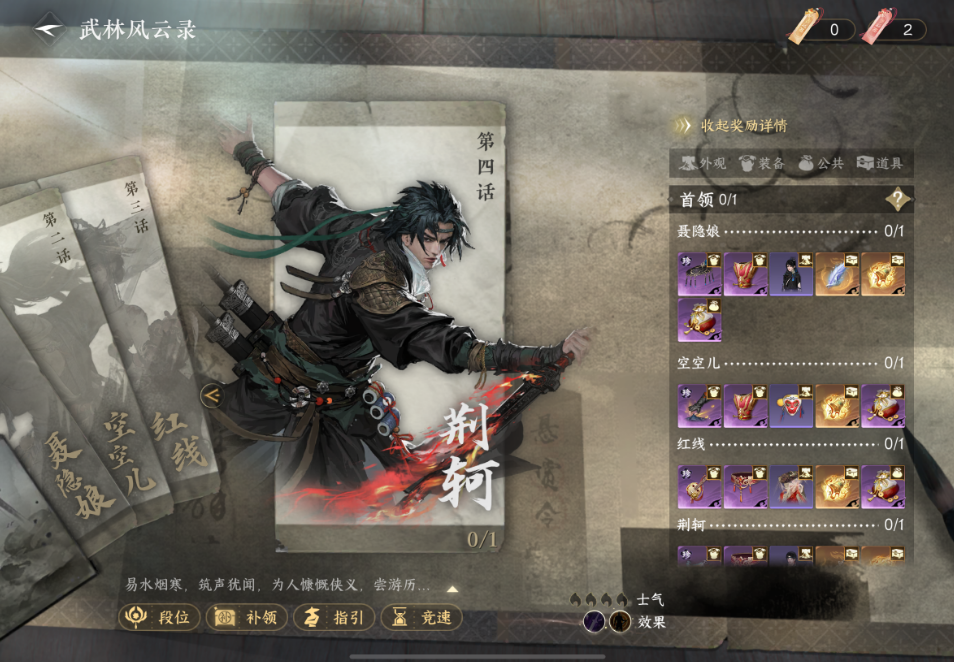Switch to the 公共 public tab
This screenshot has width=954, height=662.
pyautogui.click(x=819, y=163)
